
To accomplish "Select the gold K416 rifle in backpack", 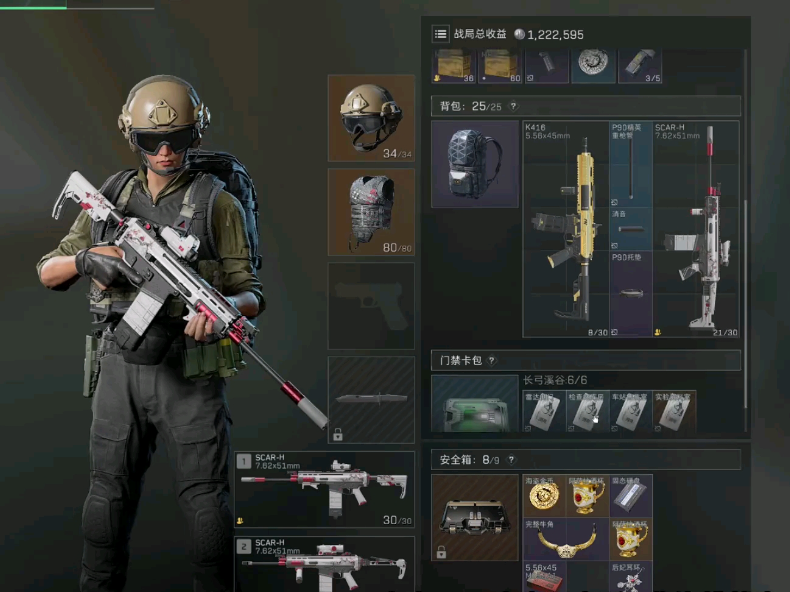I will (566, 229).
